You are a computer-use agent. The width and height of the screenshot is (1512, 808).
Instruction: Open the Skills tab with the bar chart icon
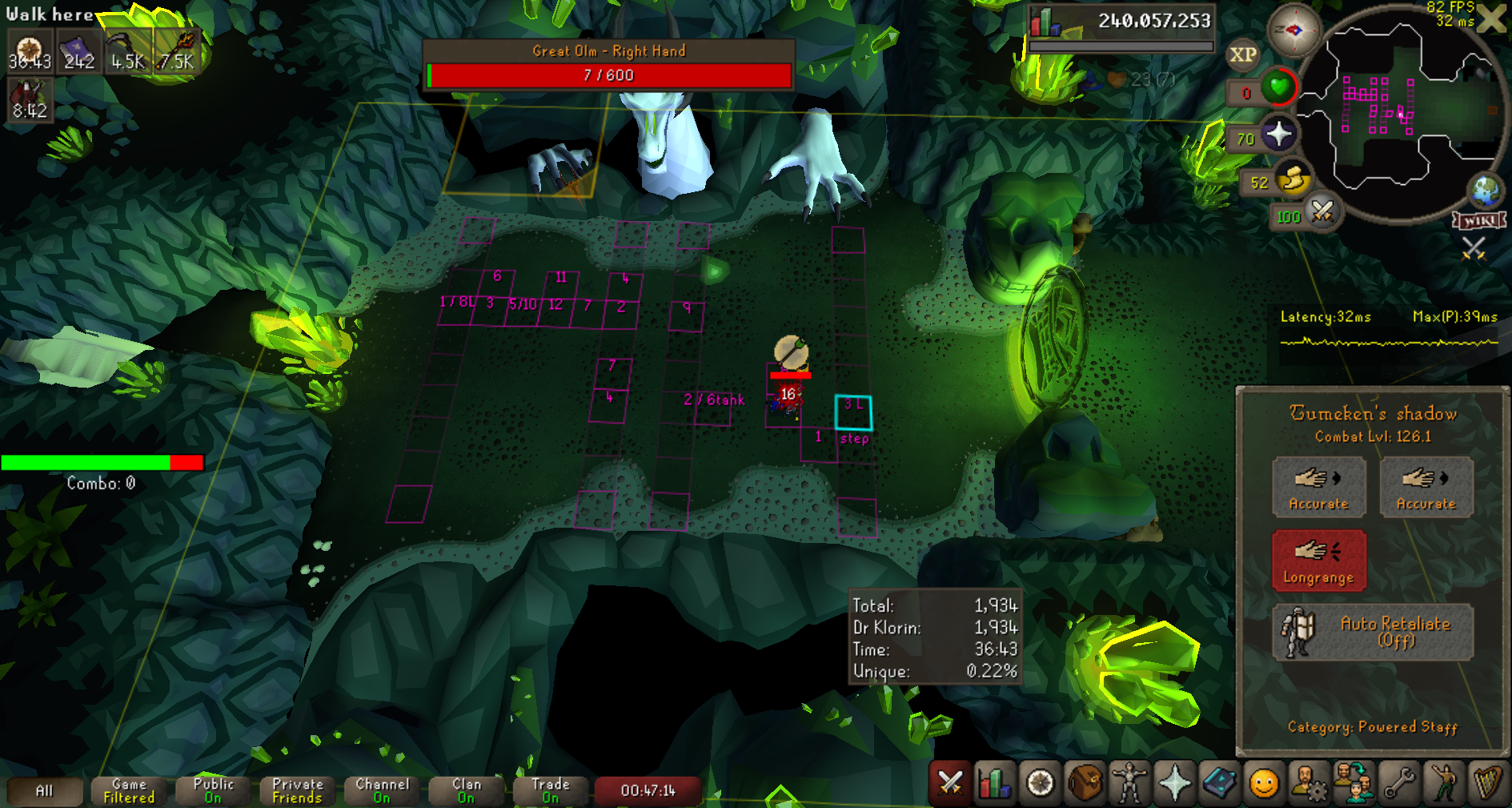coord(994,782)
